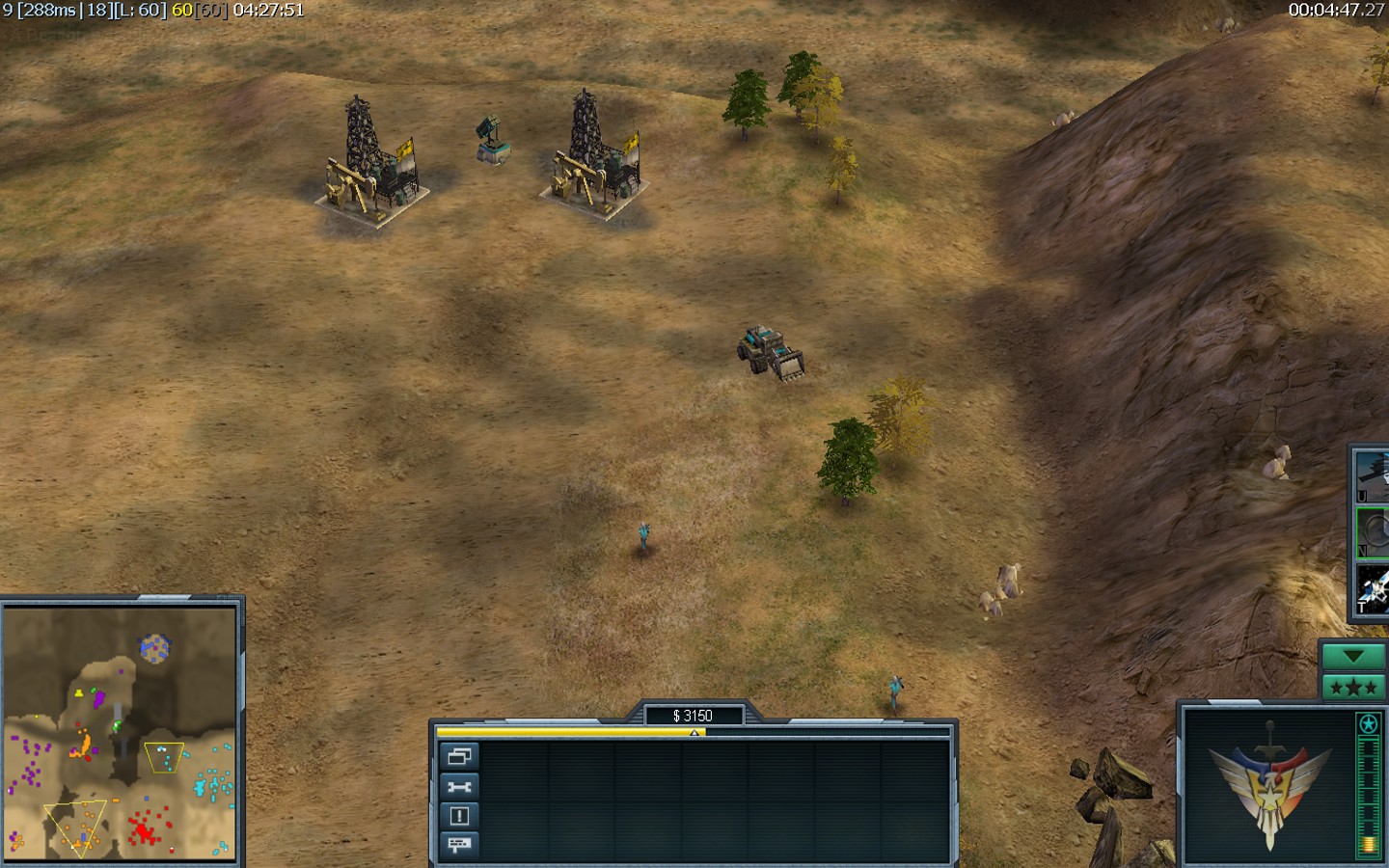Activate the aircraft power shortcut marked U

pos(1373,476)
